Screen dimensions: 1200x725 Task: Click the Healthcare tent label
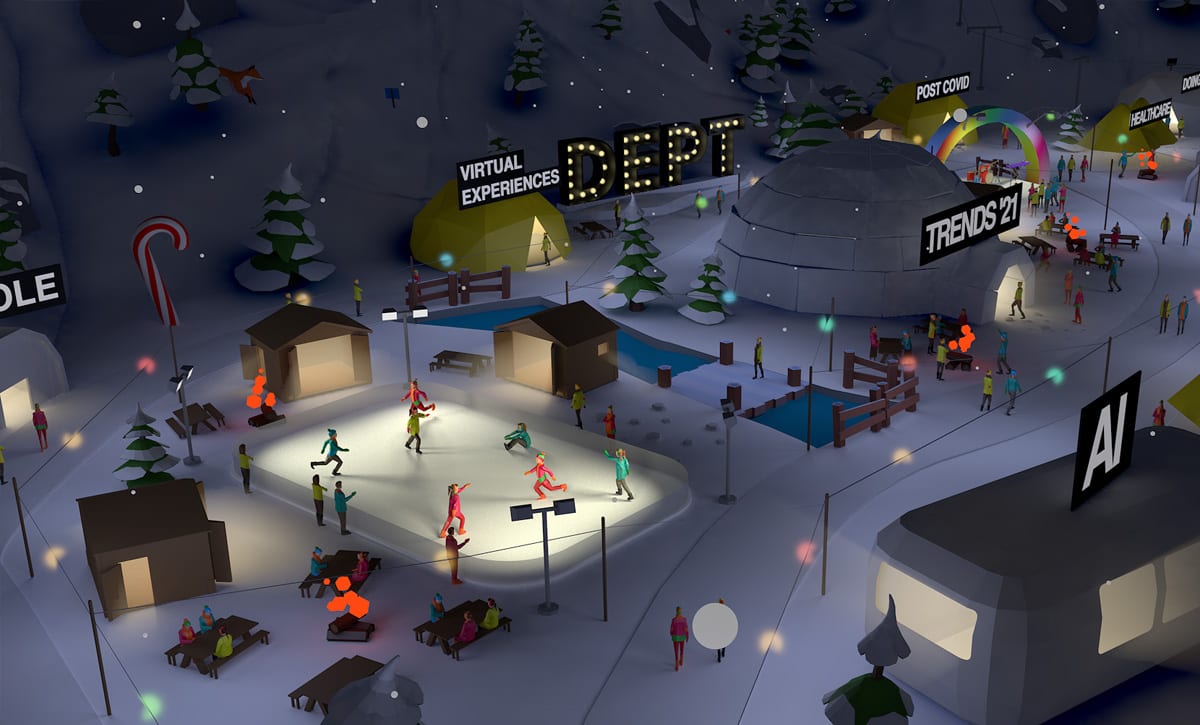coord(1150,113)
